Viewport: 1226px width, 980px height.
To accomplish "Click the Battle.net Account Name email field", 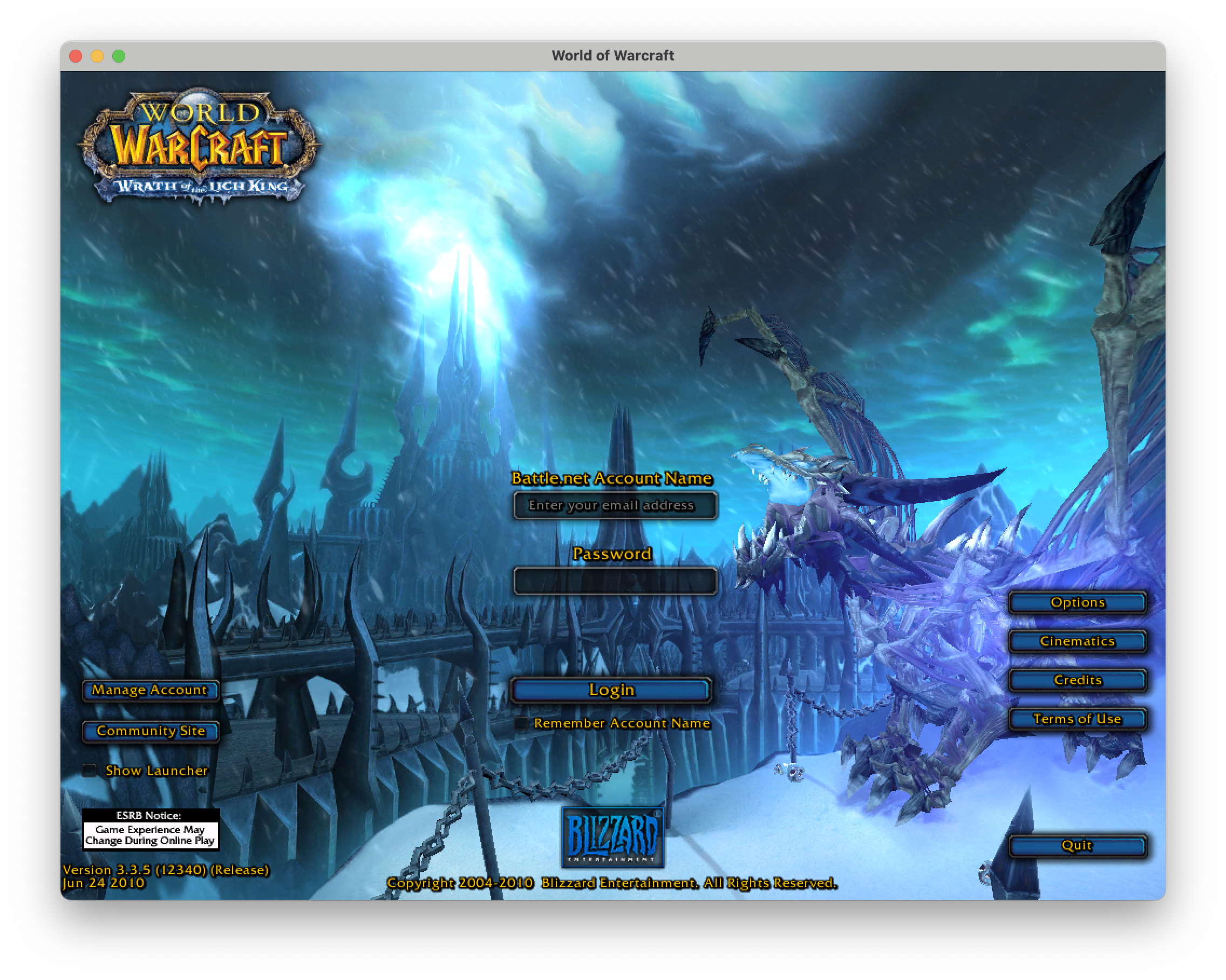I will [614, 505].
